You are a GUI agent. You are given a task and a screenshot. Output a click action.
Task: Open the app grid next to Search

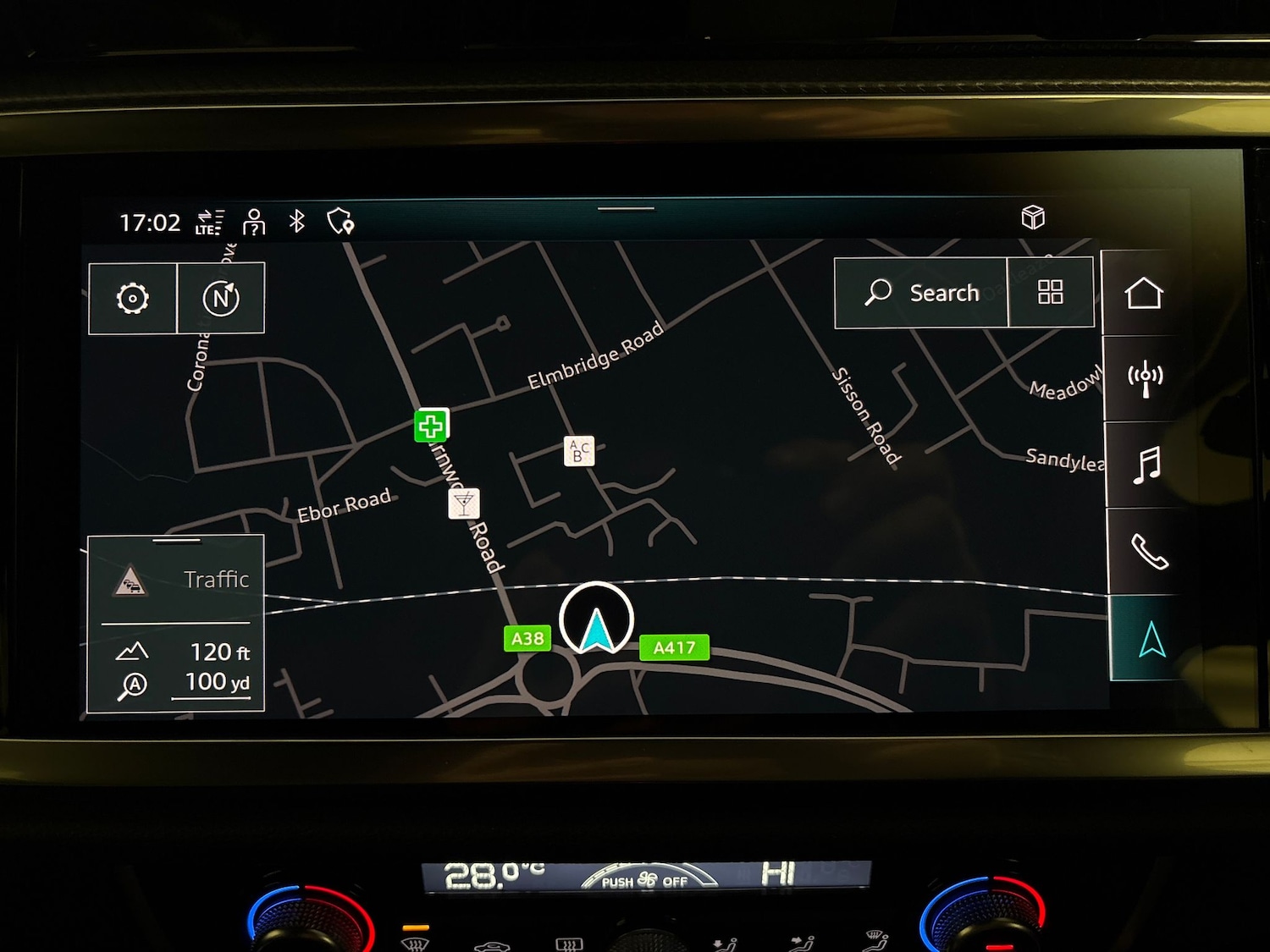point(1052,292)
